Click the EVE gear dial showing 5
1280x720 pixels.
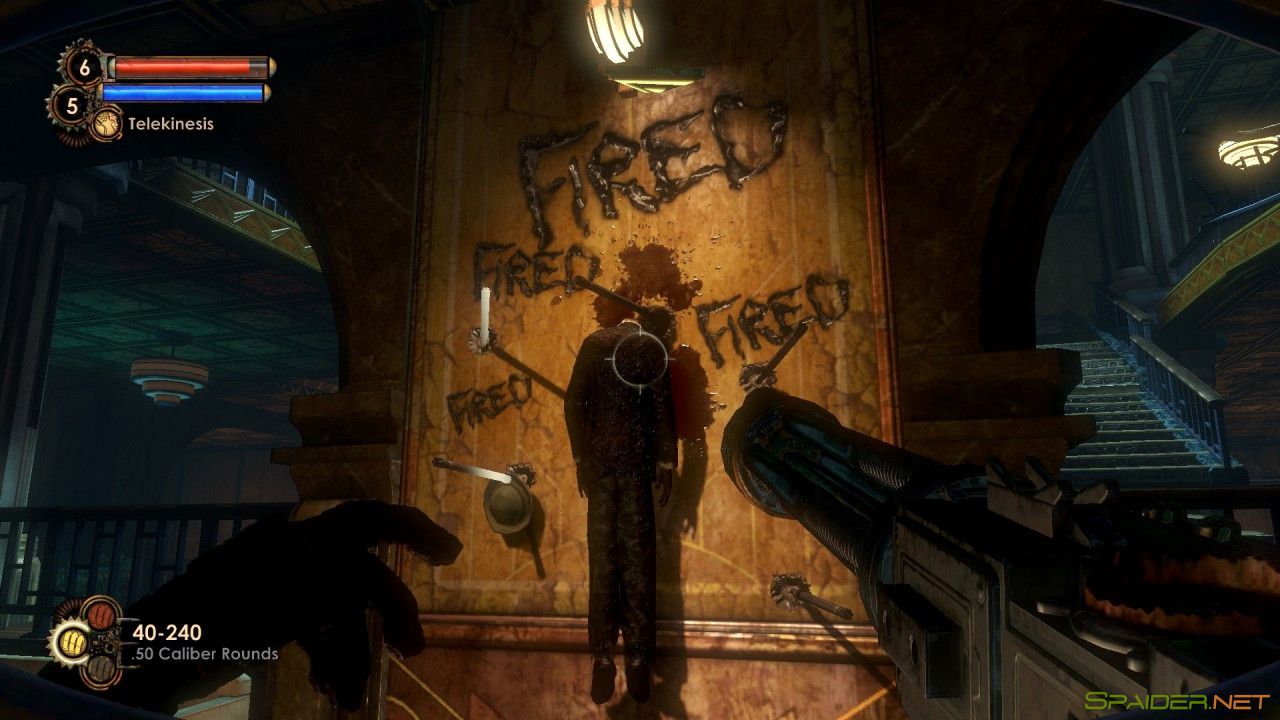(x=70, y=102)
